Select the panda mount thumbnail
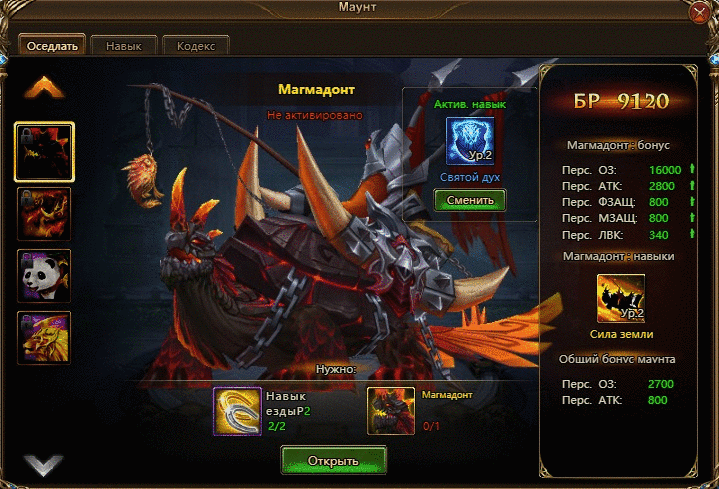Viewport: 719px width, 489px height. click(x=44, y=274)
